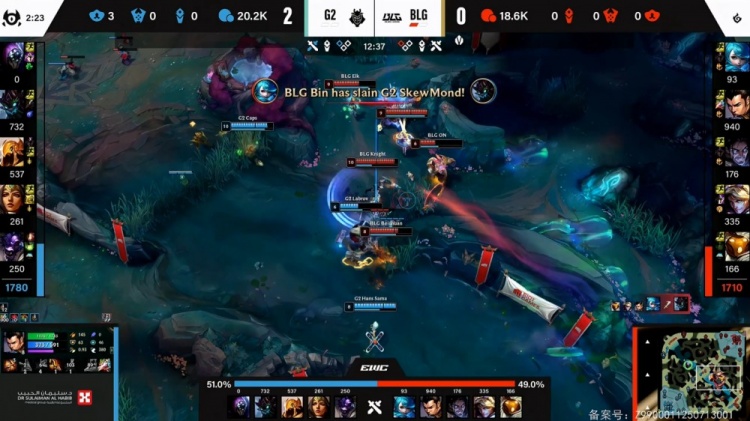Click the slain SkewMond portrait in kill announcement
750x421 pixels.
[x=484, y=90]
